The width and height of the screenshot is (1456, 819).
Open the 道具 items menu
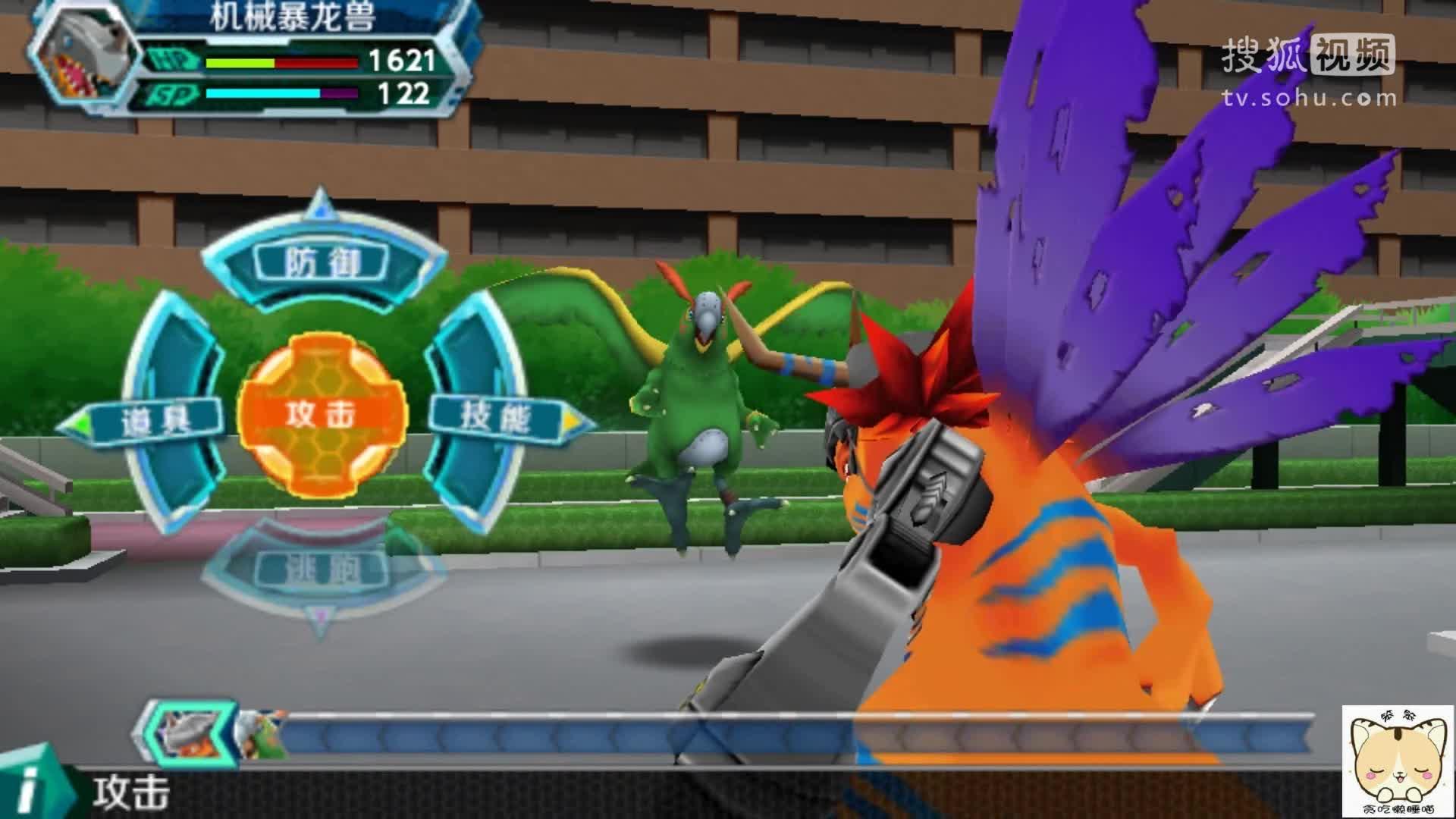pyautogui.click(x=157, y=419)
